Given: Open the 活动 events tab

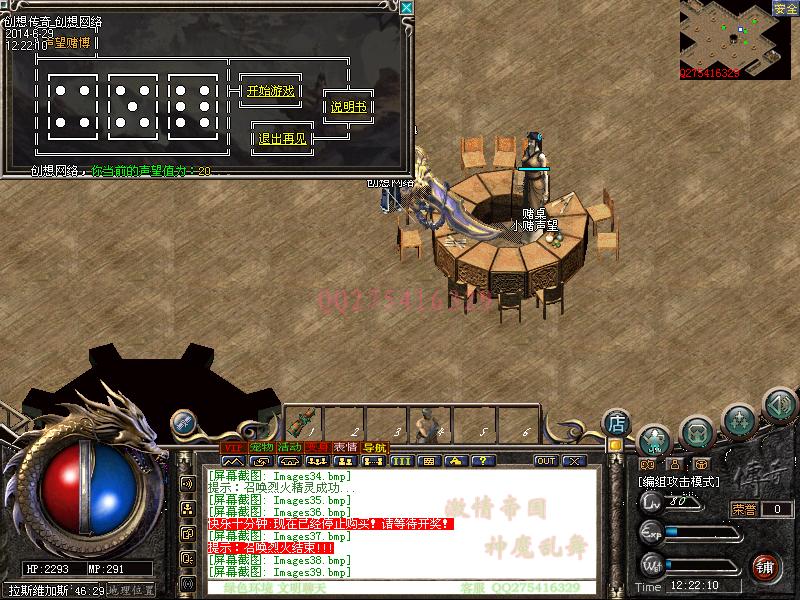Looking at the screenshot, I should click(290, 446).
